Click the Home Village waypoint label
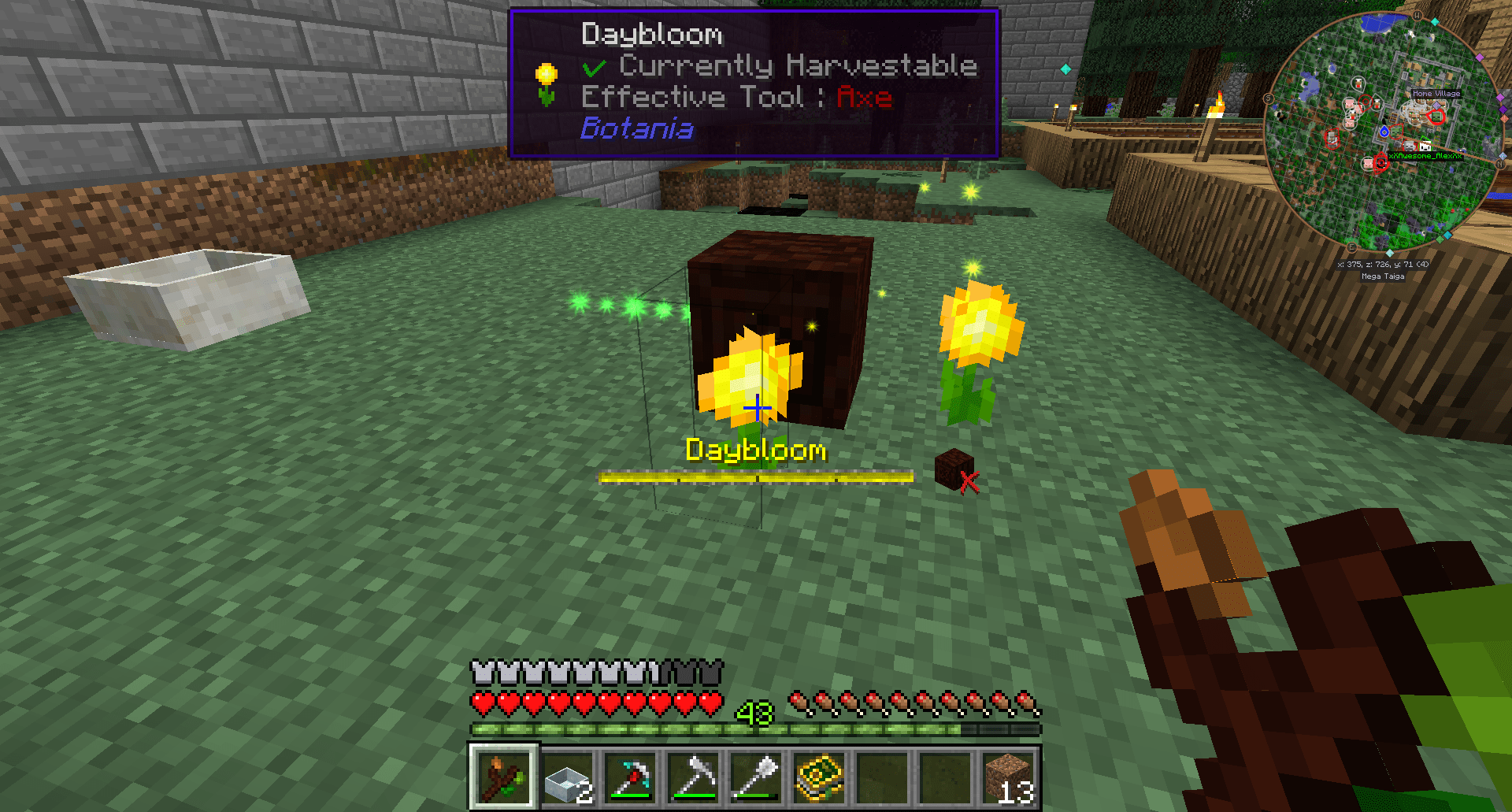The width and height of the screenshot is (1512, 812). coord(1436,94)
